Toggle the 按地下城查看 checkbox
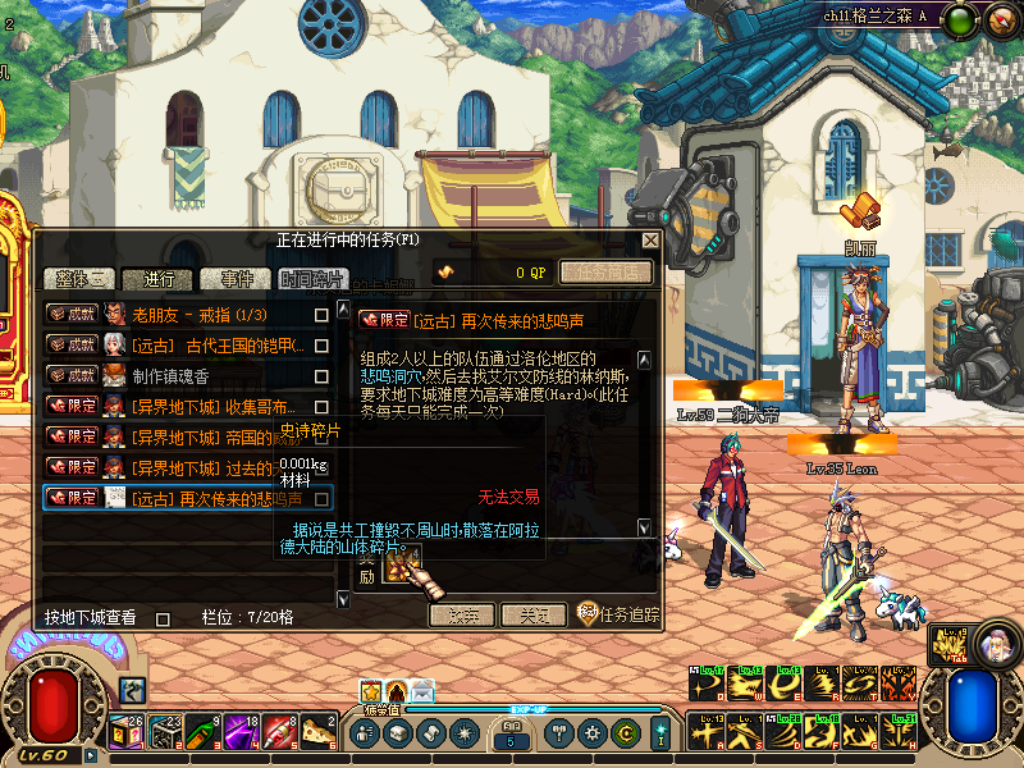The height and width of the screenshot is (768, 1024). (163, 619)
